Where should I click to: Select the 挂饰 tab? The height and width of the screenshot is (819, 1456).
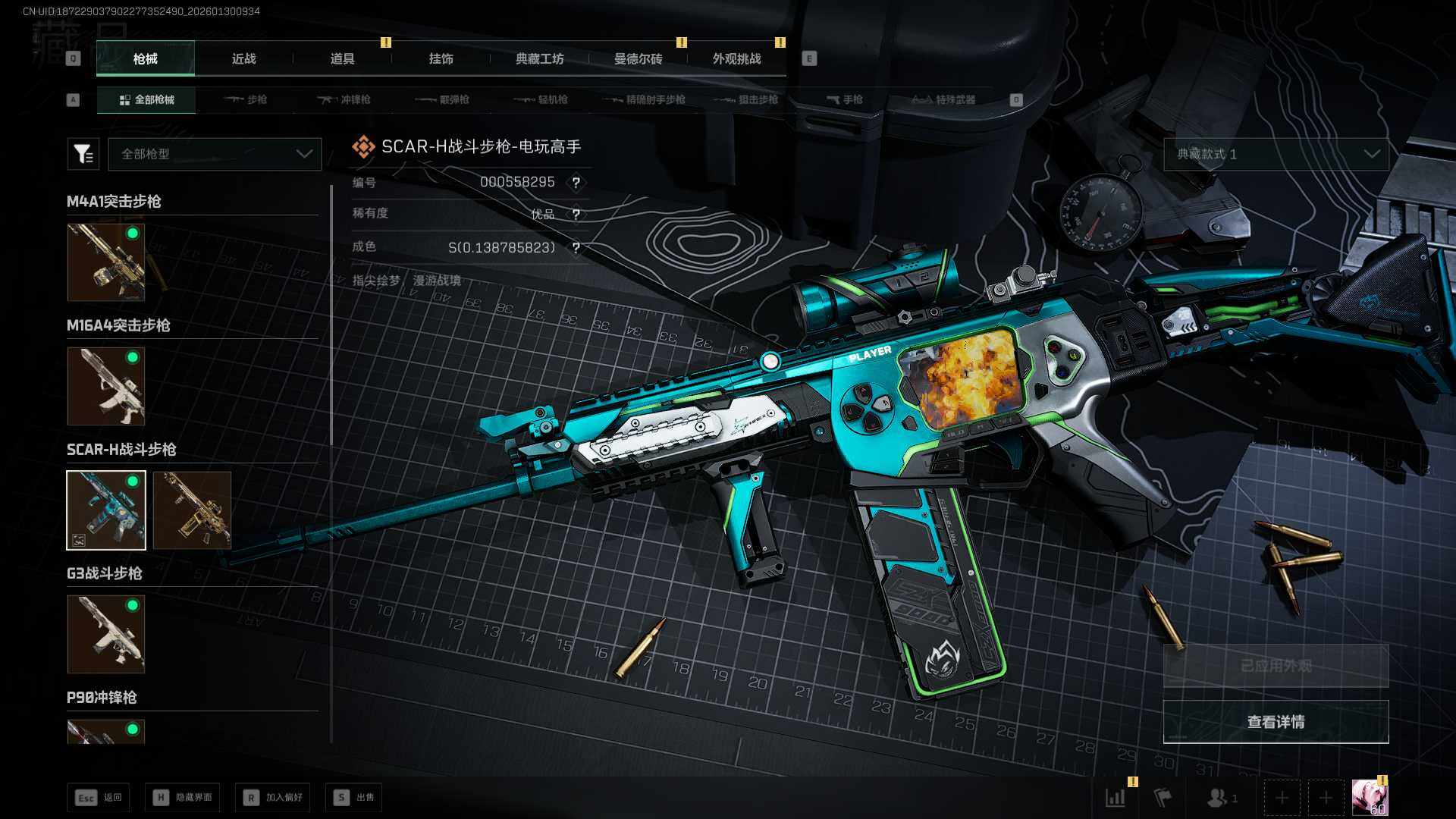pos(441,58)
